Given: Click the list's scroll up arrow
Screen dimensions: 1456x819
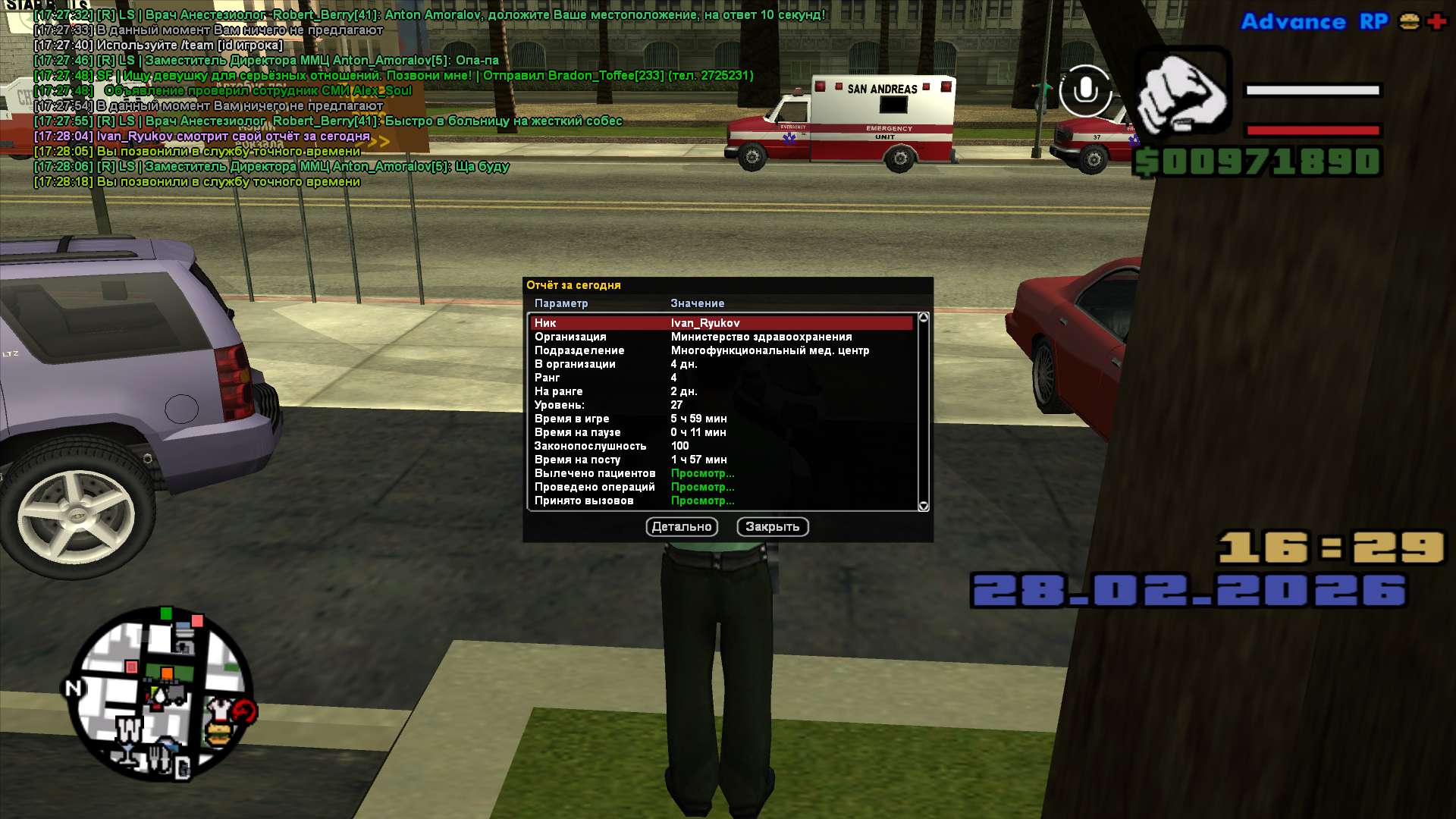Looking at the screenshot, I should point(923,318).
